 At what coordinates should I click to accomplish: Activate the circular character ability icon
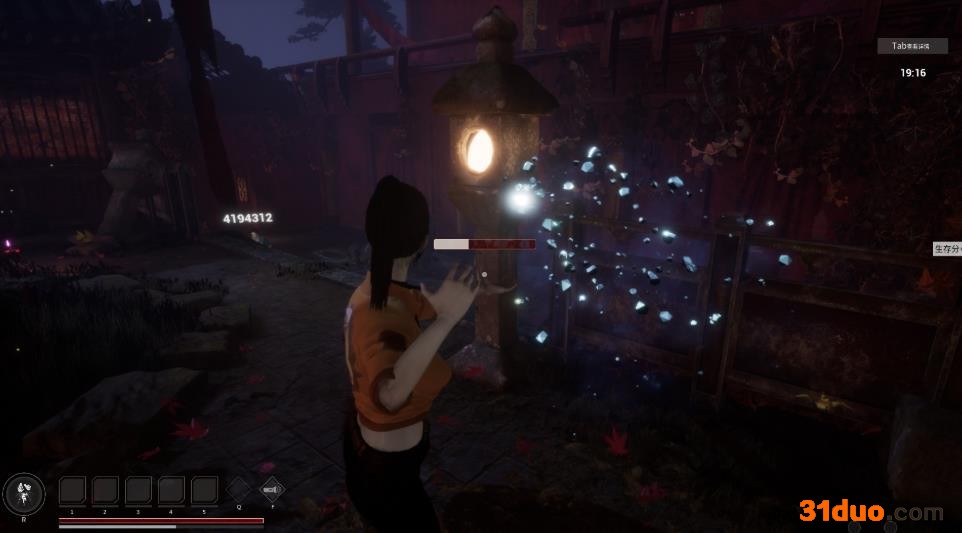pos(24,492)
